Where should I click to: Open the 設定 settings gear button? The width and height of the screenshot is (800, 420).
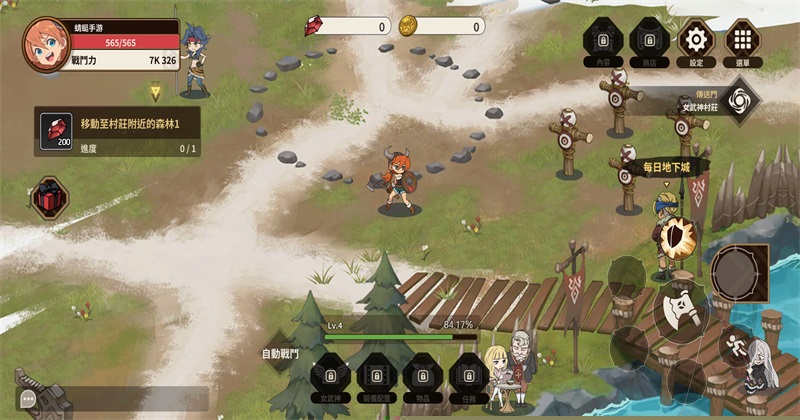696,40
